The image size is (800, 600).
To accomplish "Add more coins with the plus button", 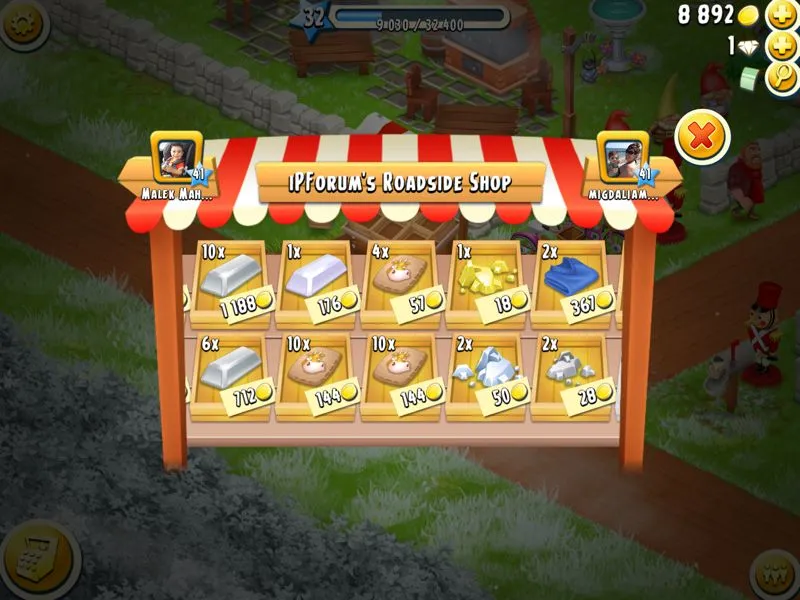I will (781, 15).
